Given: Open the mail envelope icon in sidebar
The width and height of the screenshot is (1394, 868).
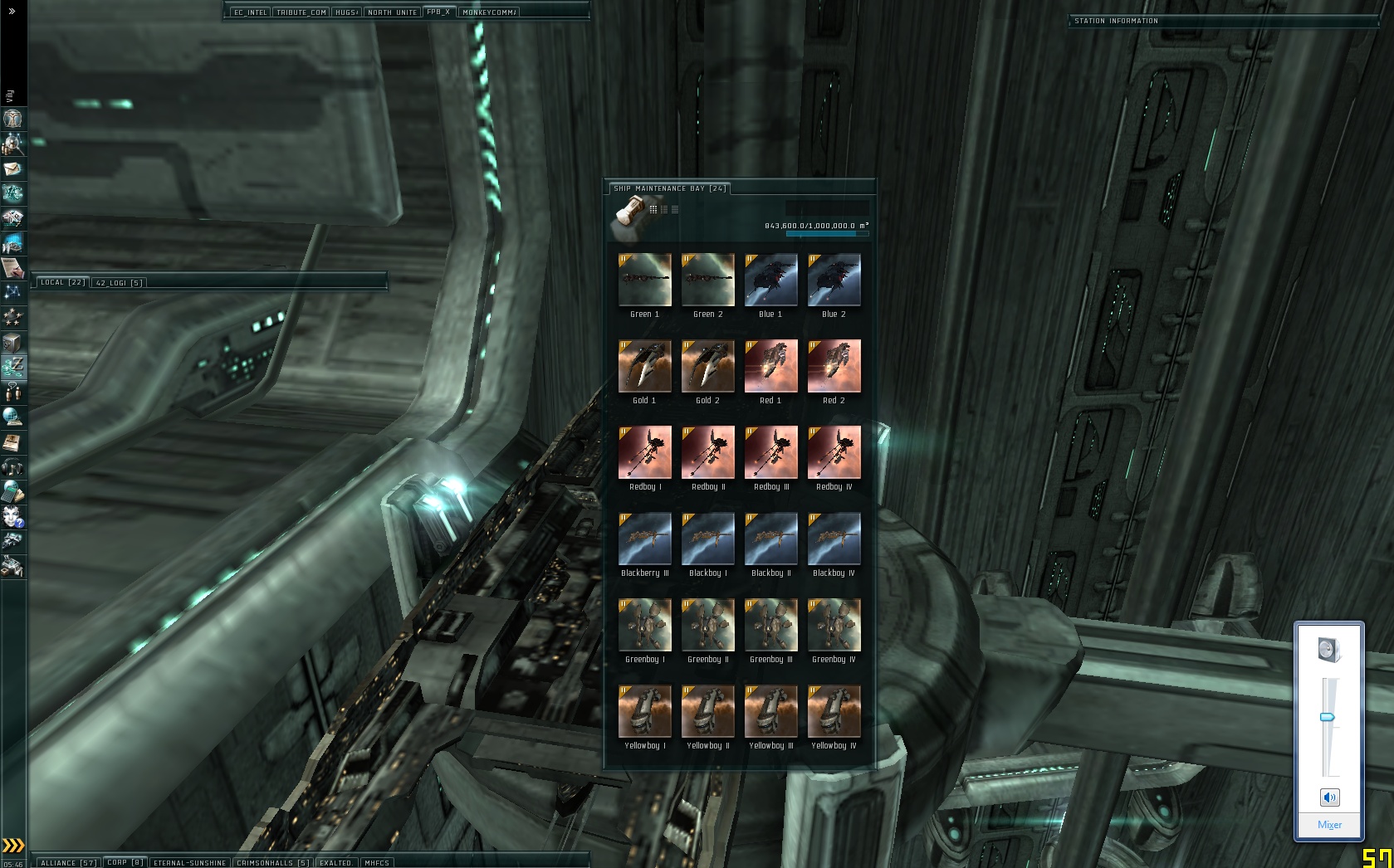Looking at the screenshot, I should 12,168.
